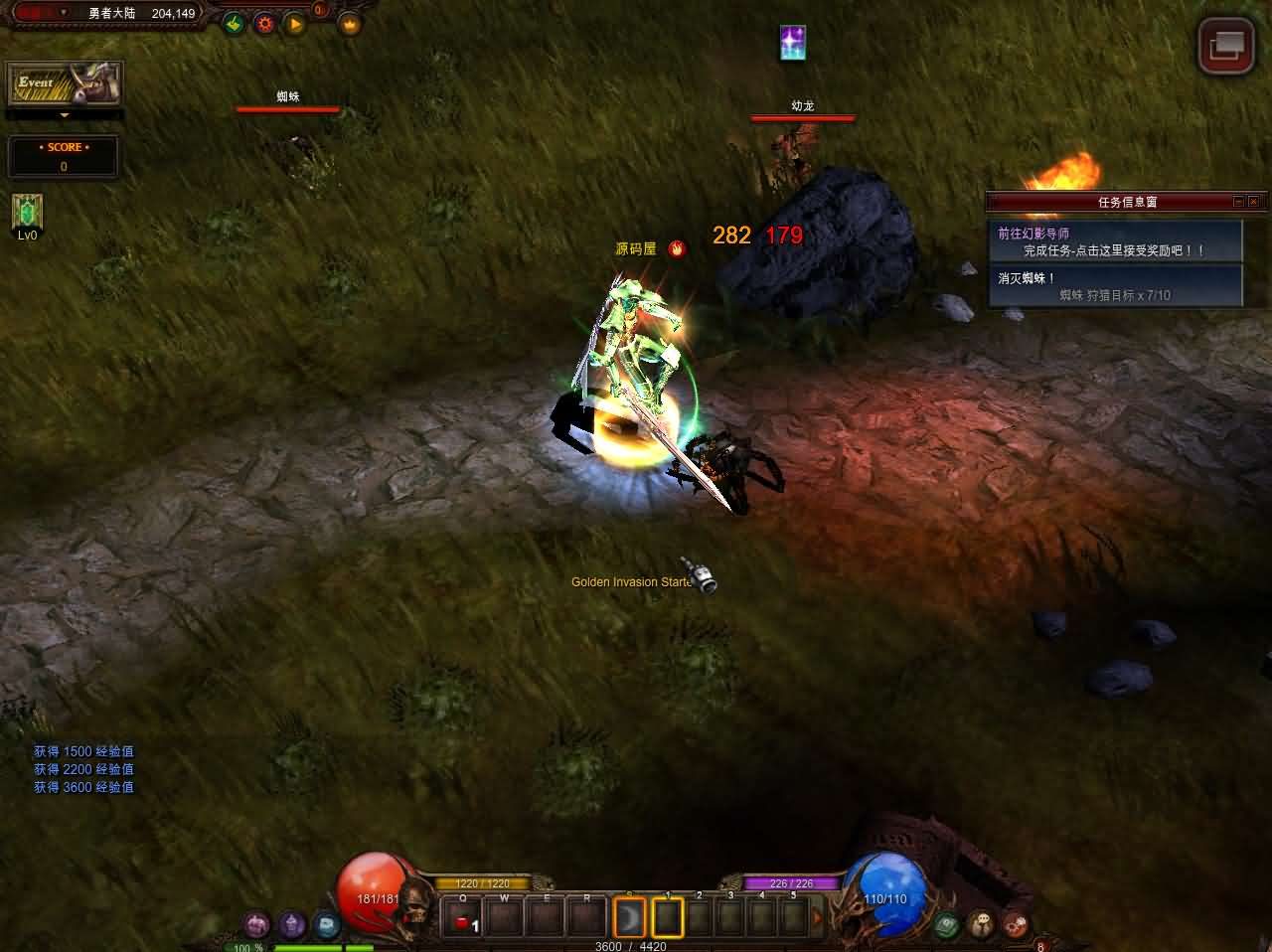1272x952 pixels.
Task: Claim the completed quest reward entry
Action: point(1115,241)
